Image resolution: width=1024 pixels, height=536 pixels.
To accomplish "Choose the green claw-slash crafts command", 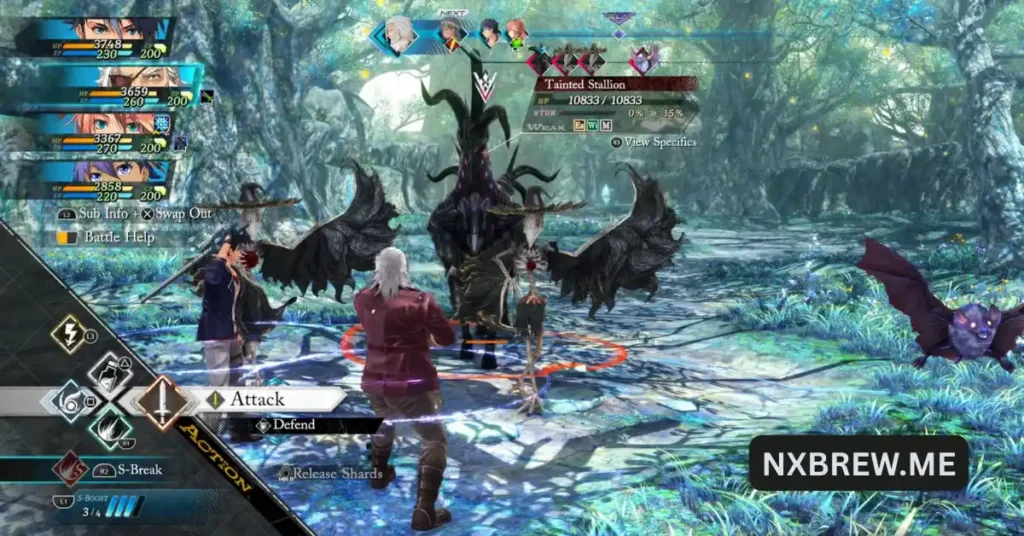I will [110, 428].
